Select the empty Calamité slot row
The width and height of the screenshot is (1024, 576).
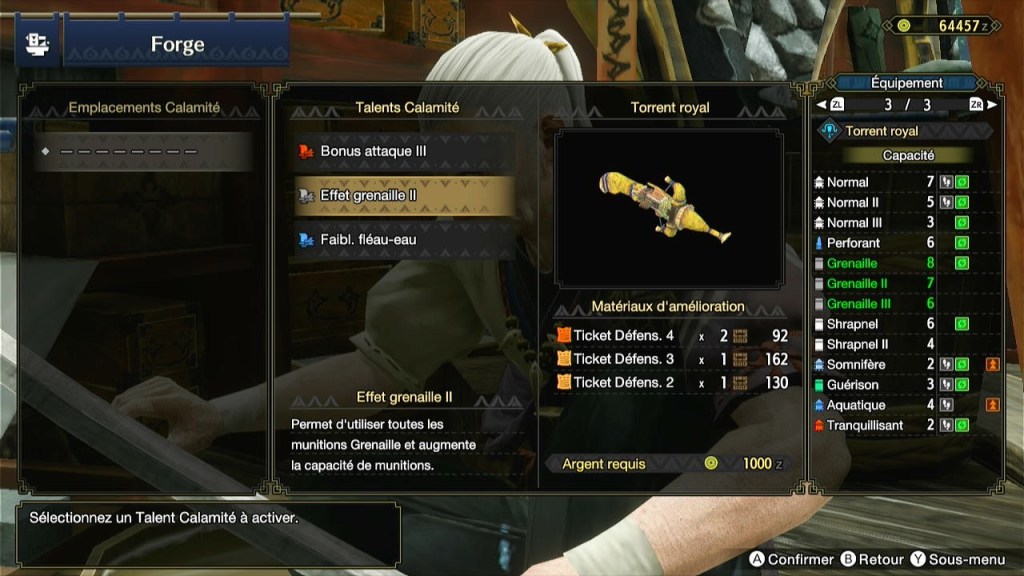pos(144,152)
